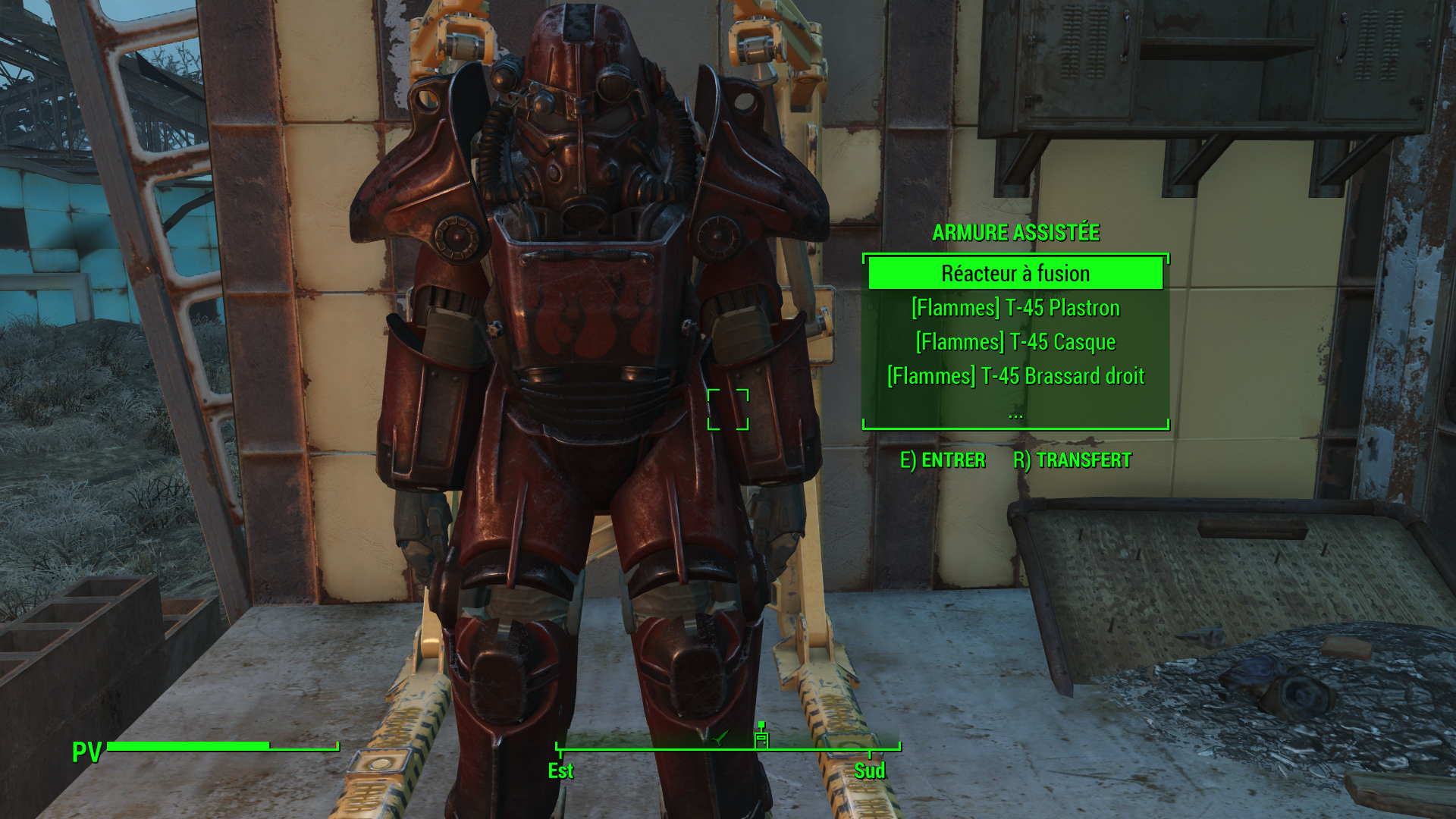Select Réacteur à fusion in the container list

(1015, 274)
